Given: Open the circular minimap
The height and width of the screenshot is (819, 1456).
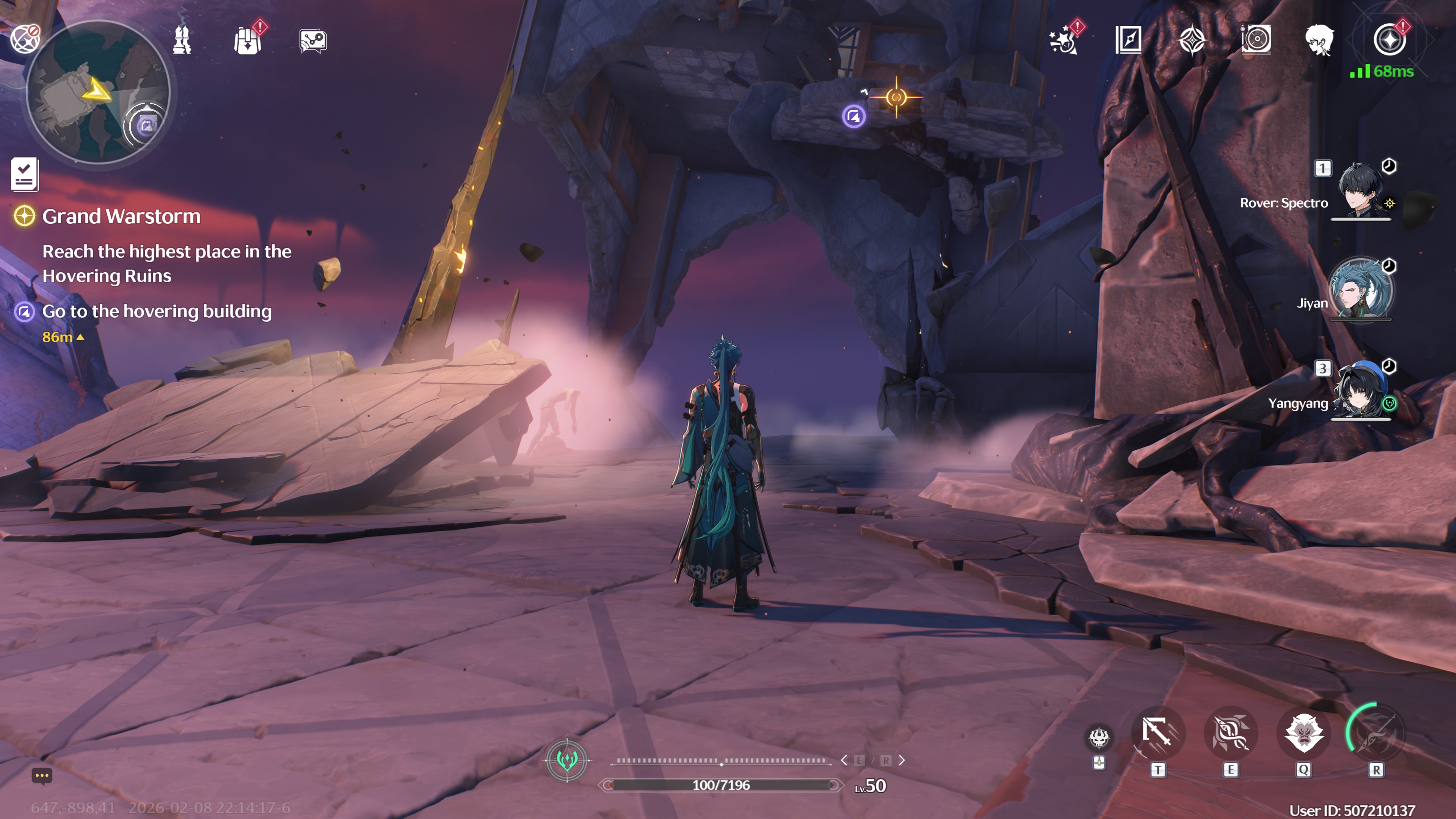Looking at the screenshot, I should pyautogui.click(x=98, y=92).
